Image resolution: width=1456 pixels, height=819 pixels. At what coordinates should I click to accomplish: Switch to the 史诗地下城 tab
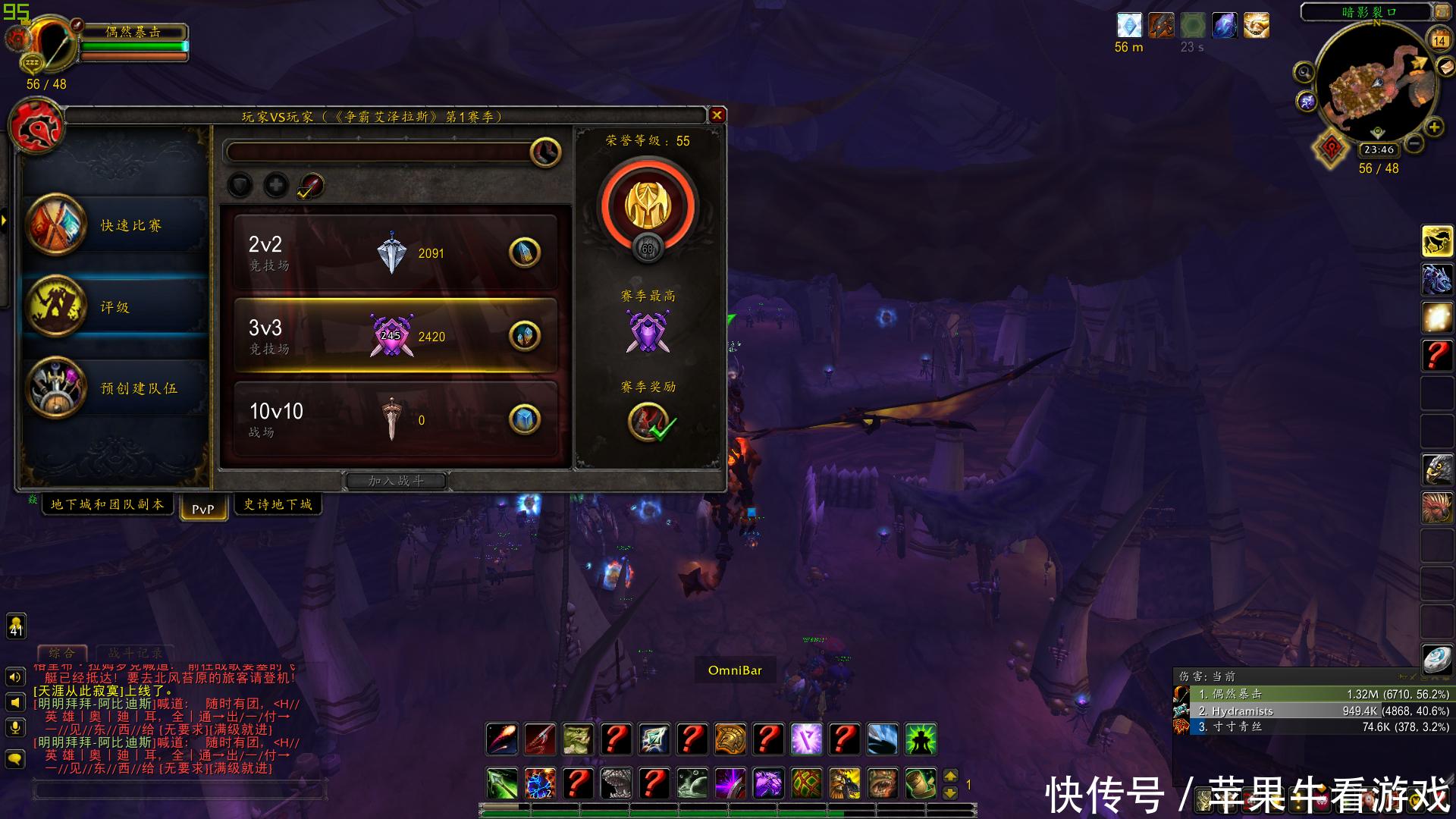pos(278,504)
